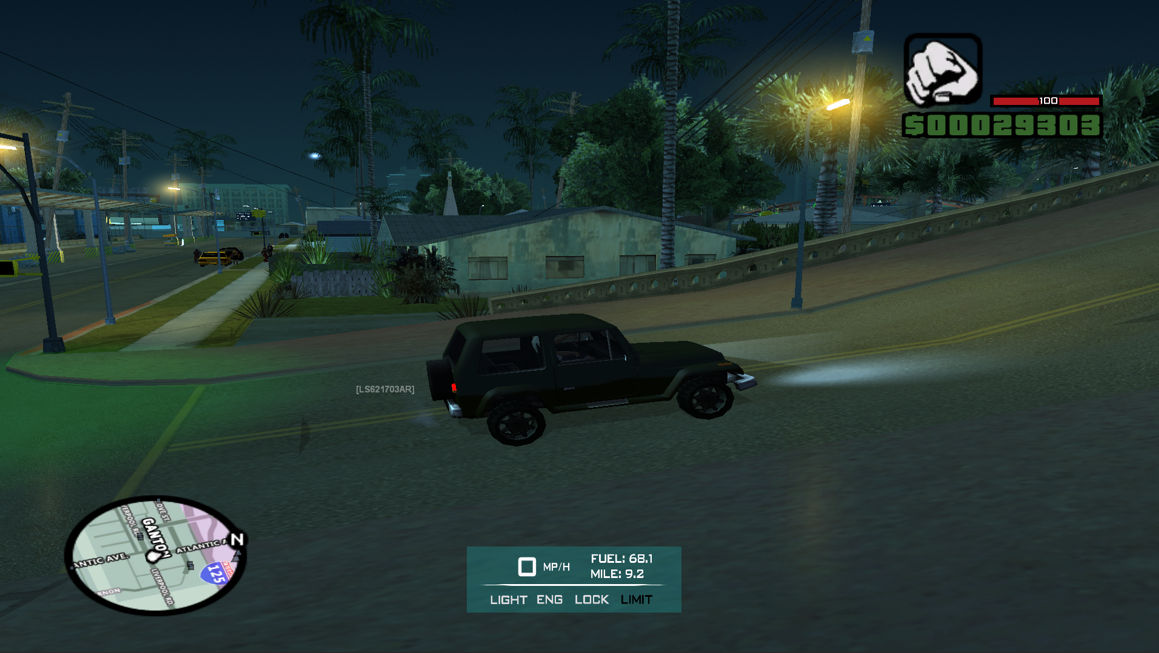The width and height of the screenshot is (1159, 653).
Task: Select the interstate 125 shield on minimap
Action: pyautogui.click(x=215, y=574)
